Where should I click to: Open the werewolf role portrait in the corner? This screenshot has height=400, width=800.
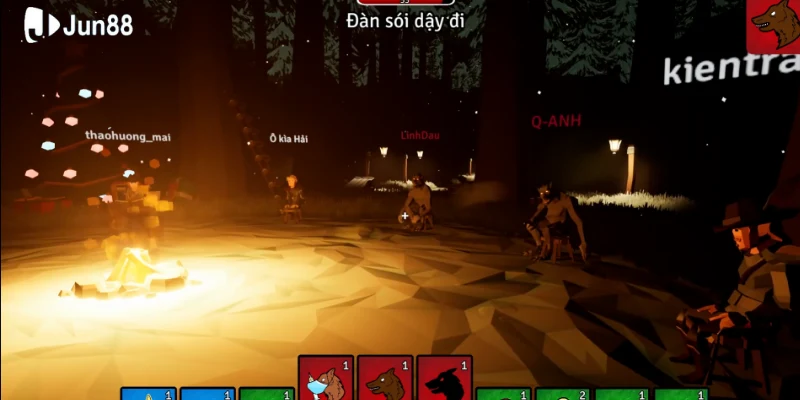[x=773, y=26]
